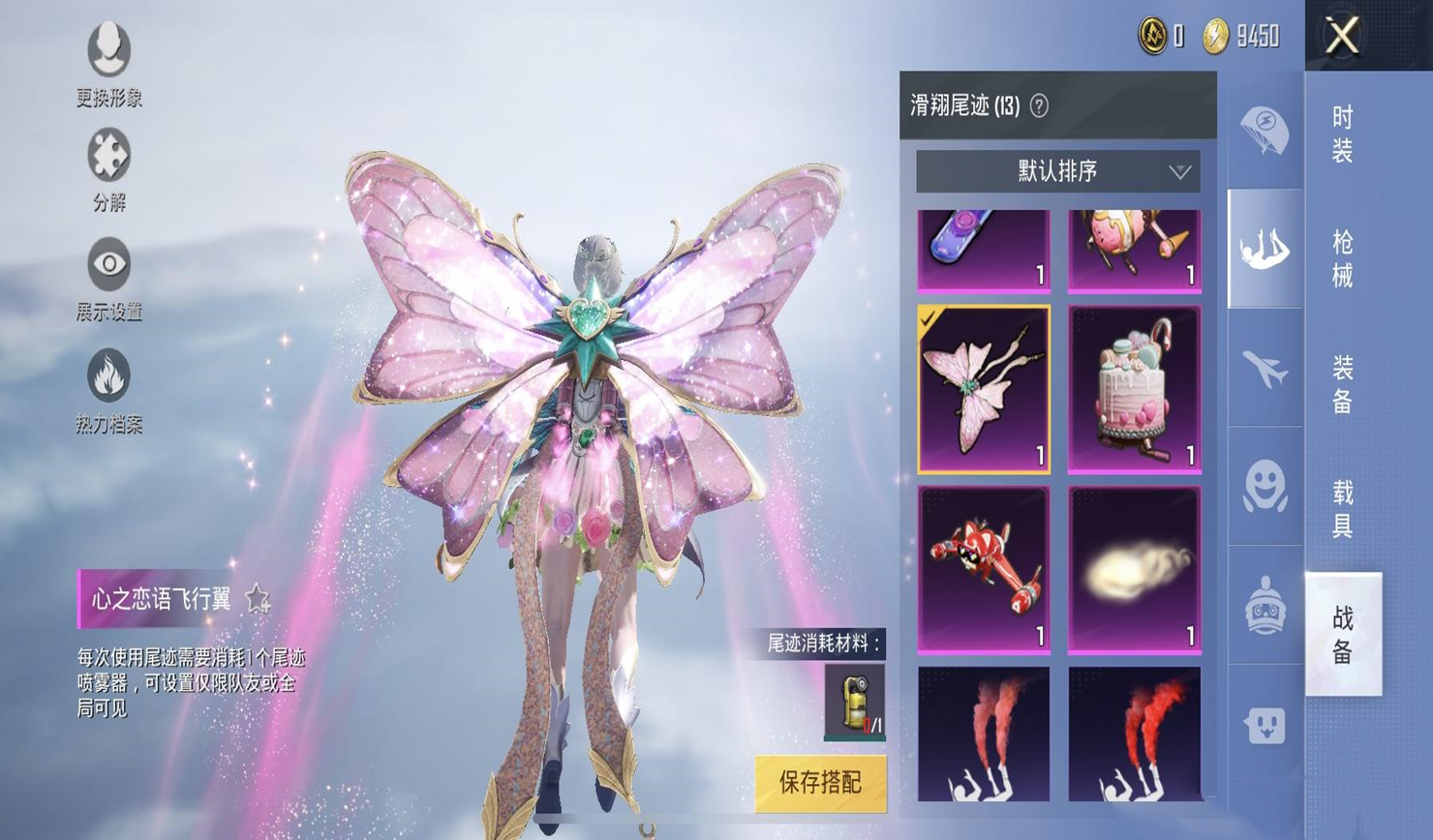This screenshot has width=1433, height=840.
Task: Open the 更换形象 avatar change icon
Action: [109, 50]
